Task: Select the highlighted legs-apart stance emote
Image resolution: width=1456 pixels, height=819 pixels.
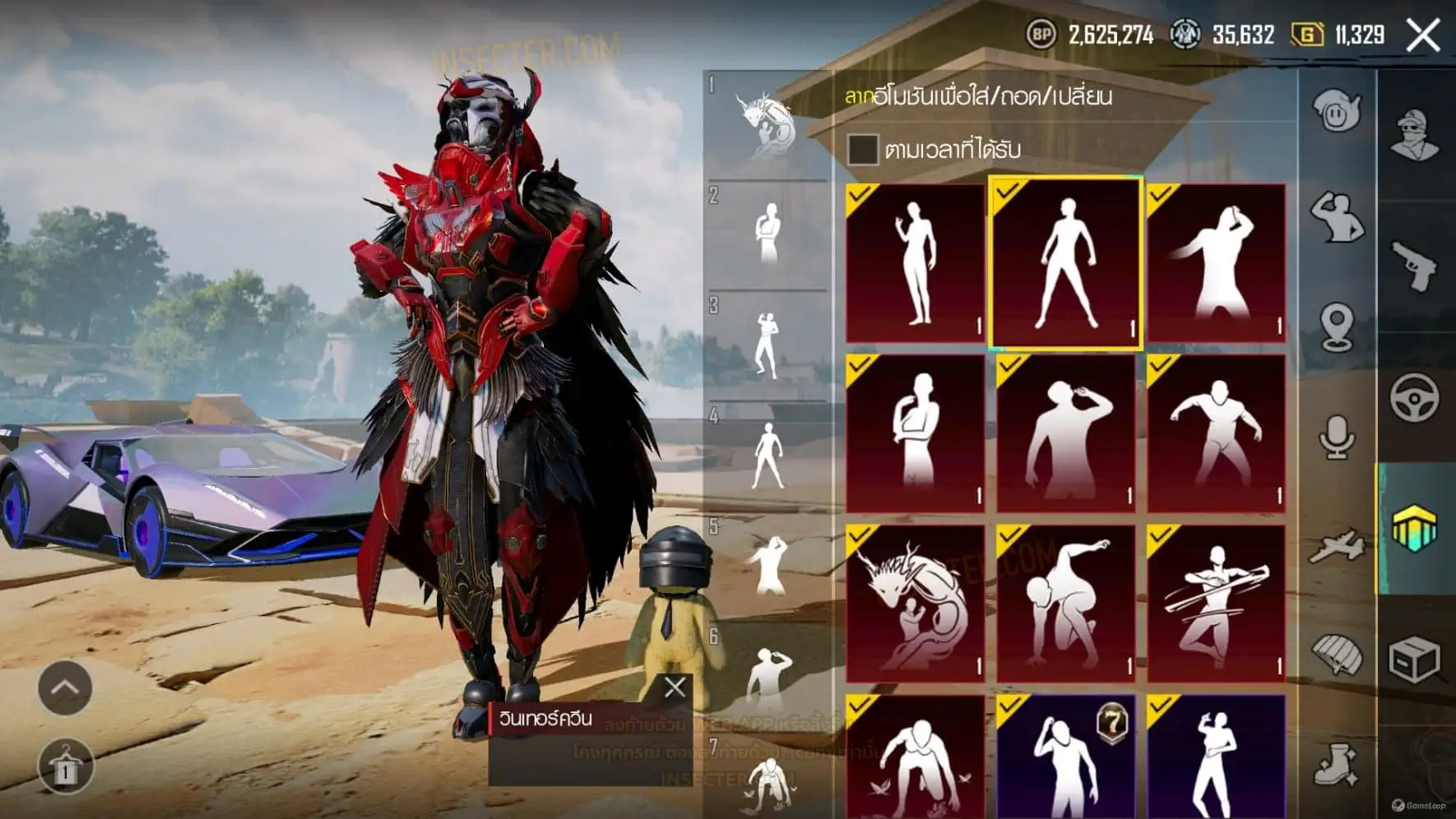Action: (x=1065, y=263)
